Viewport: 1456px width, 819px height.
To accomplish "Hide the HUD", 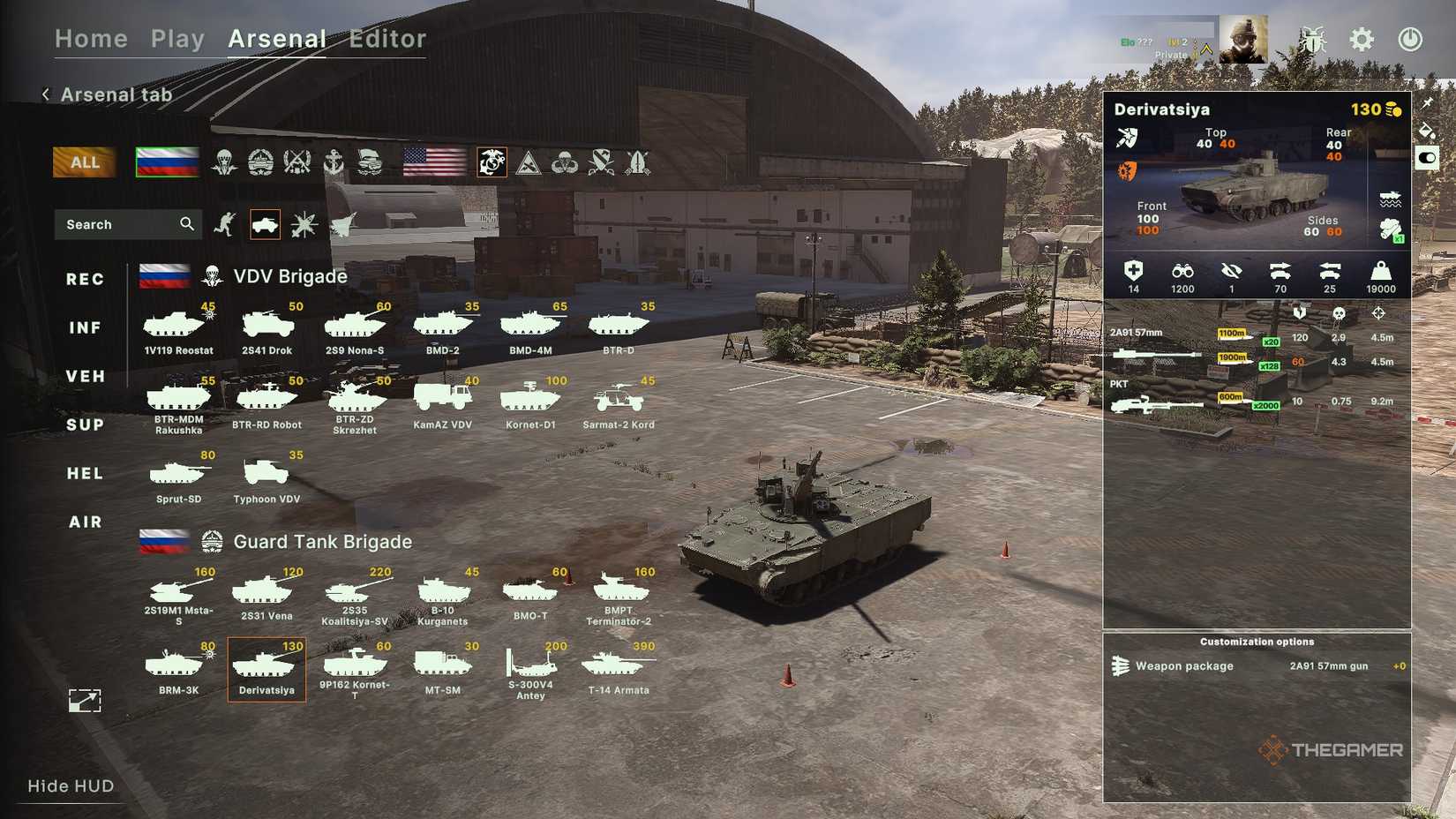I will (71, 786).
